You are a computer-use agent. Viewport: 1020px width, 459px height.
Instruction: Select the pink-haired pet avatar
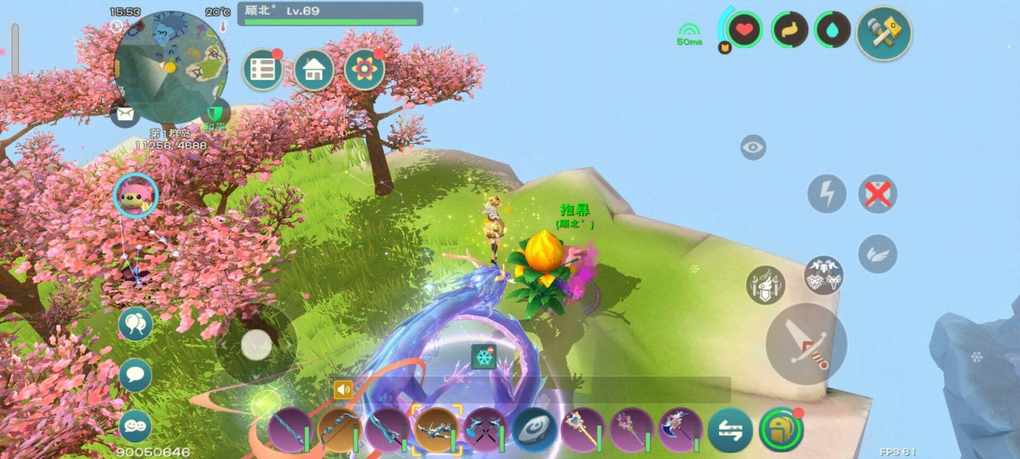tap(135, 195)
